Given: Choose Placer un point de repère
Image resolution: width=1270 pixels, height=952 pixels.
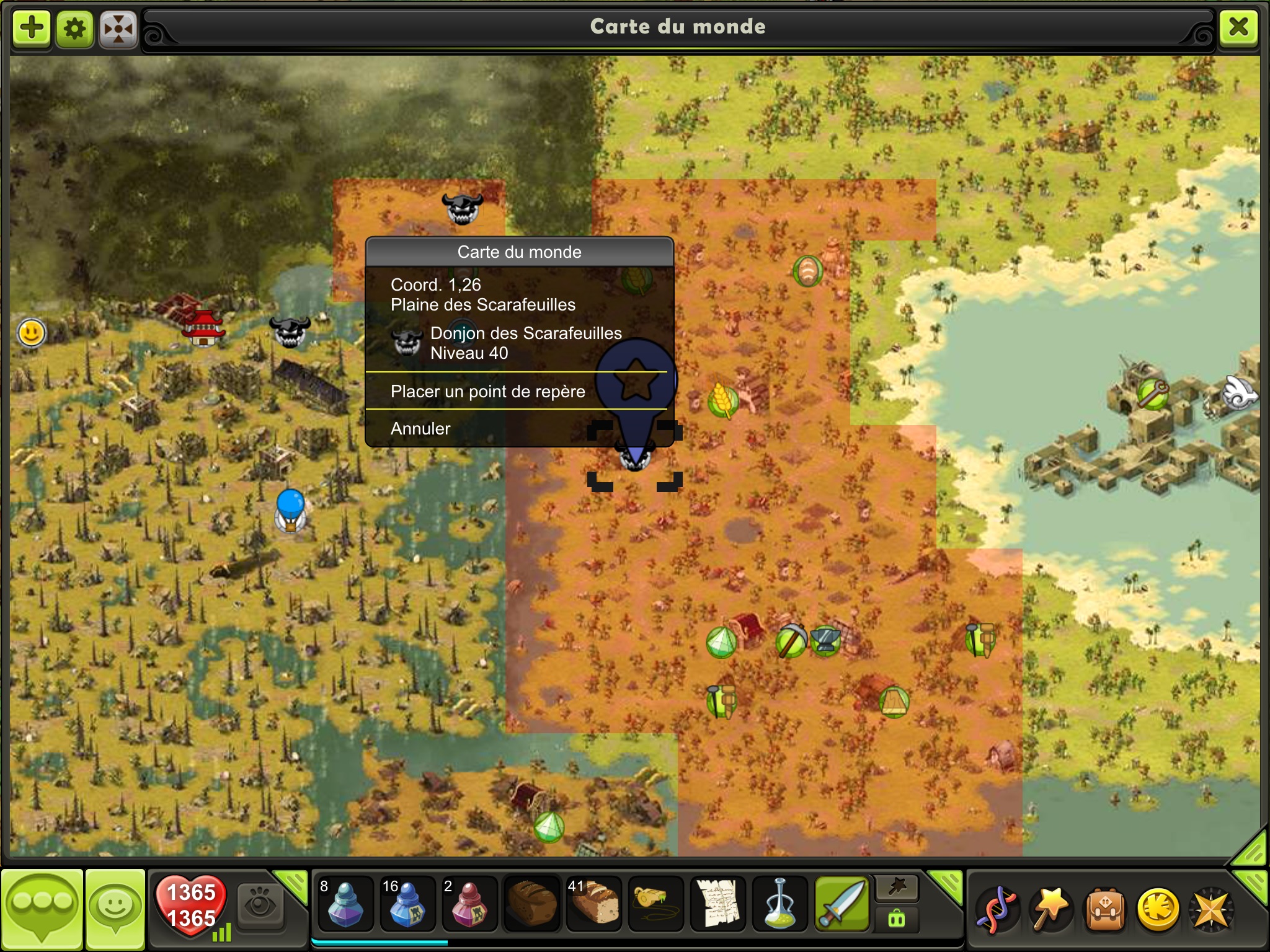Looking at the screenshot, I should click(x=487, y=392).
